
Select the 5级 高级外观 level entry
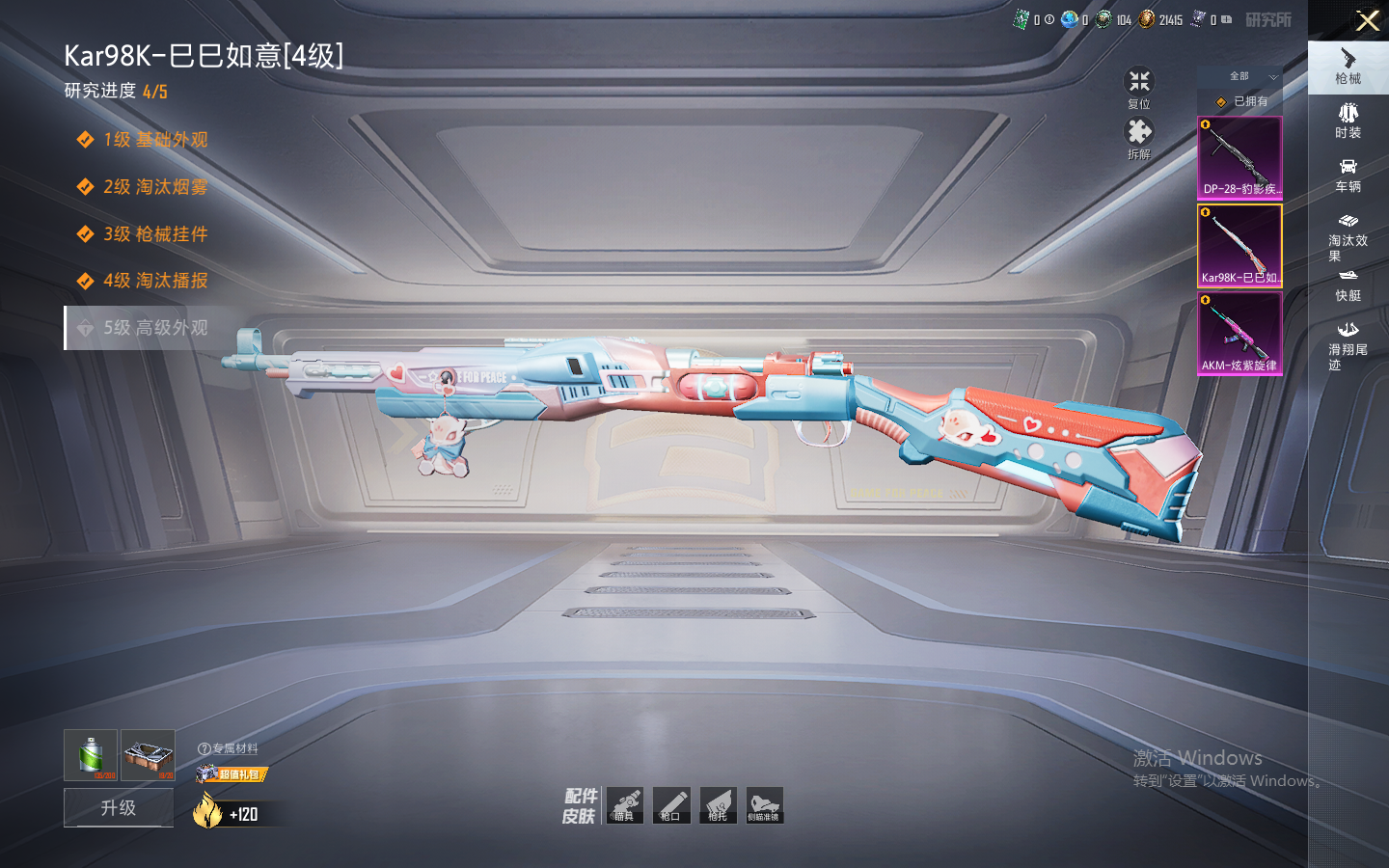[x=154, y=328]
